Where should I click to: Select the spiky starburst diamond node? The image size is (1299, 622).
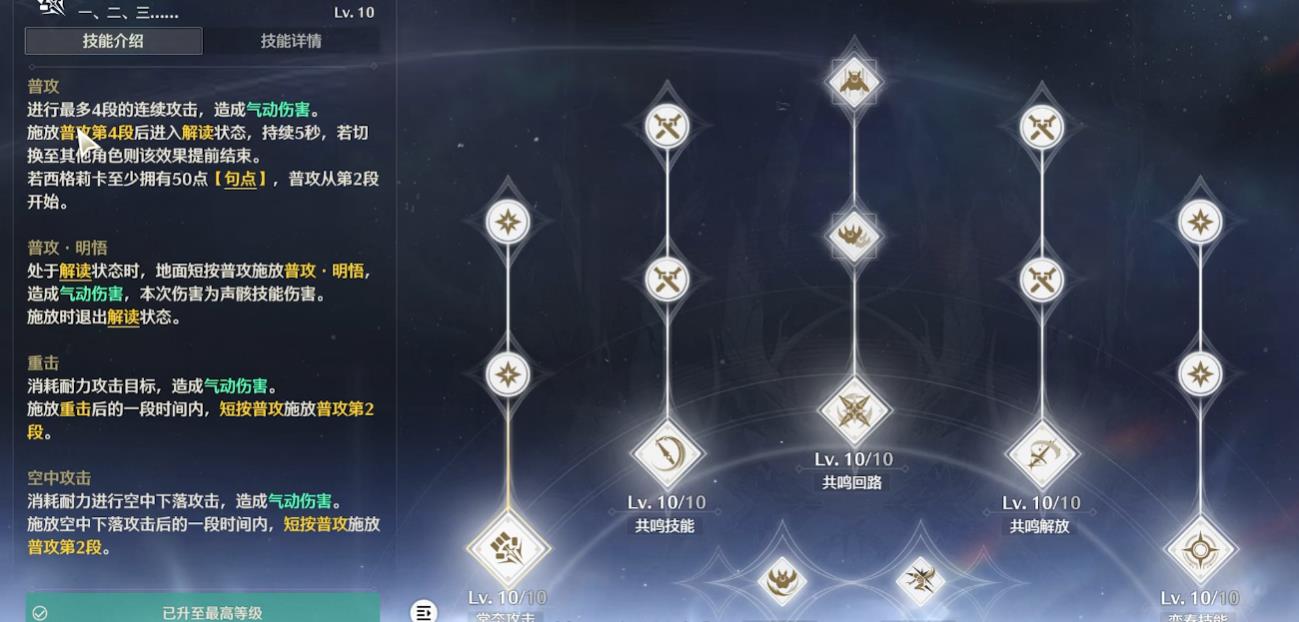pyautogui.click(x=920, y=579)
